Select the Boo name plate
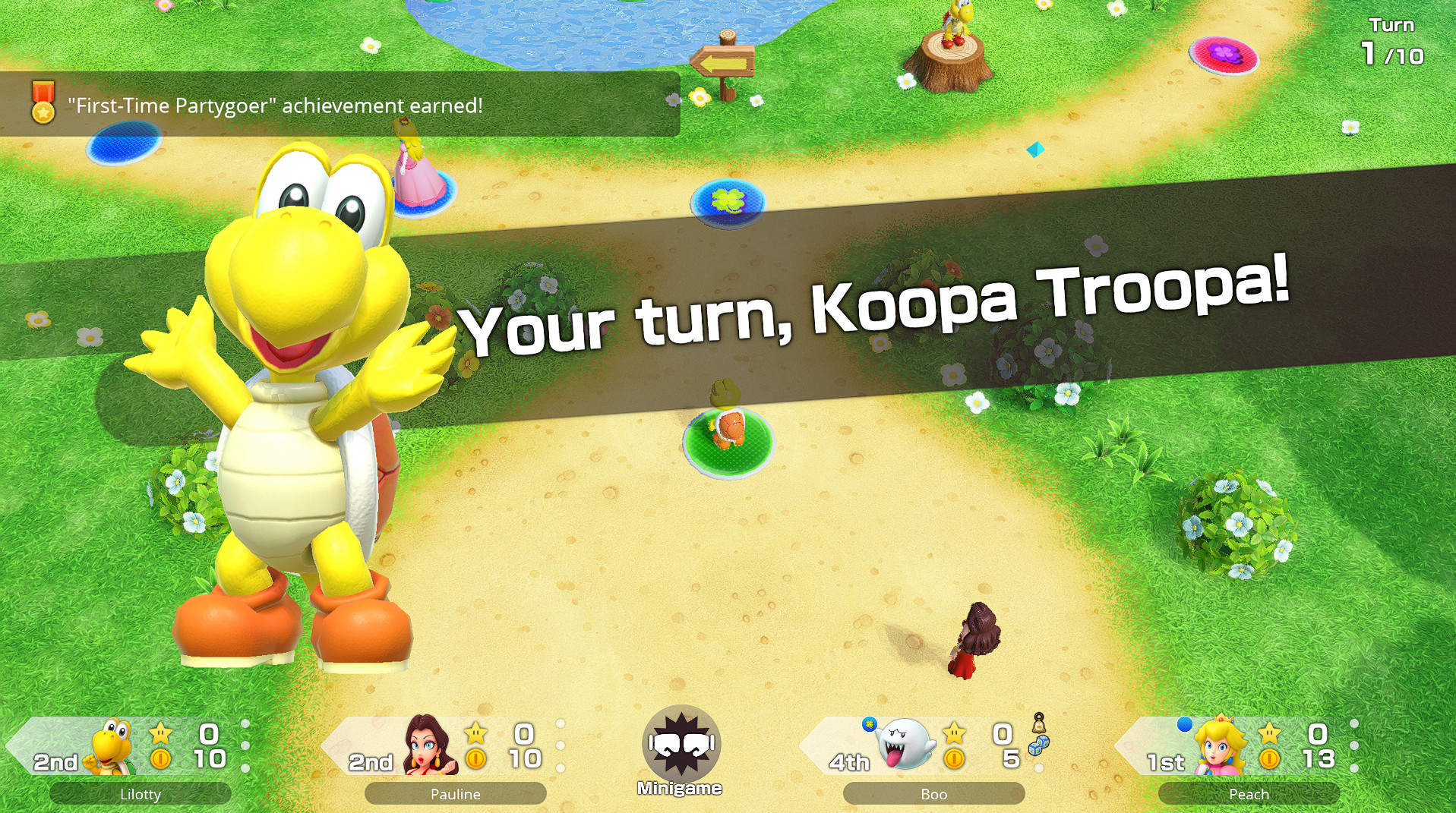This screenshot has height=813, width=1456. click(933, 795)
